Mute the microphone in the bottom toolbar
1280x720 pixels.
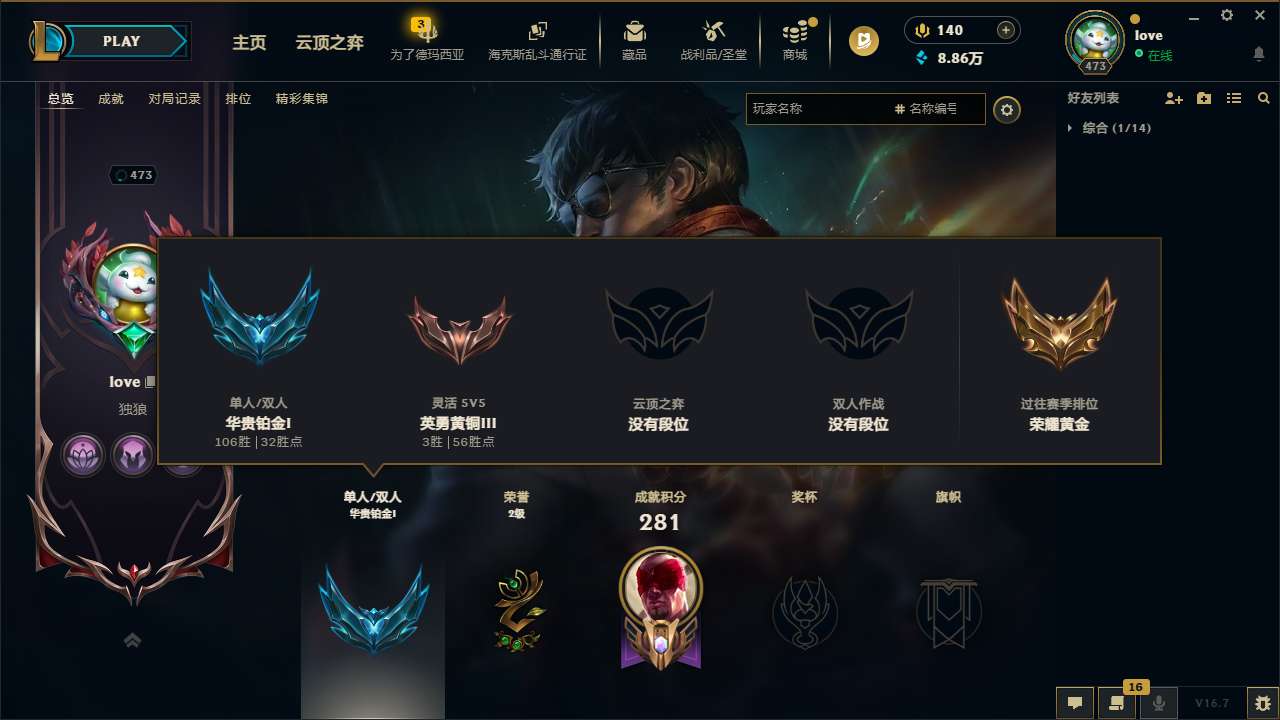1159,703
